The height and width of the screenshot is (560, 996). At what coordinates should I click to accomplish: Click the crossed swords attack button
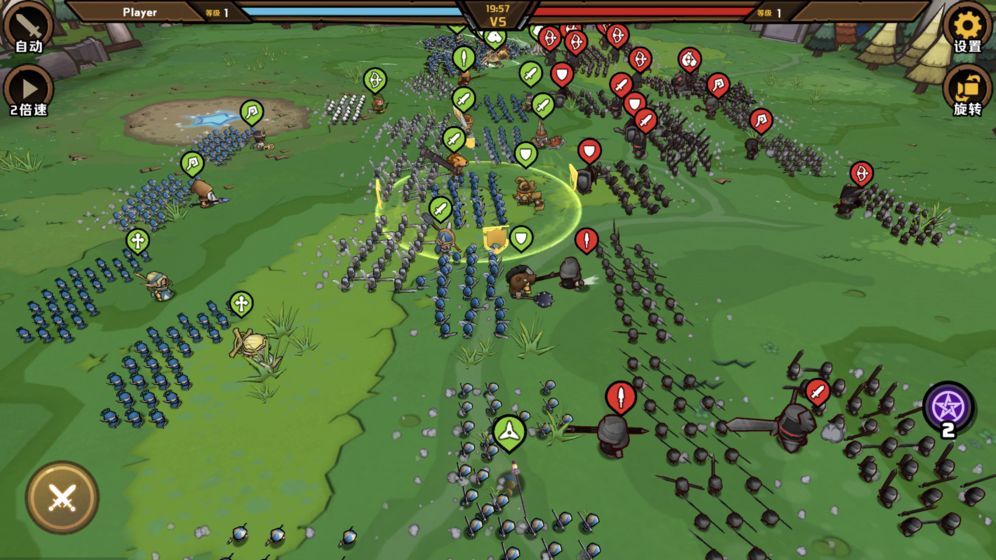point(62,497)
